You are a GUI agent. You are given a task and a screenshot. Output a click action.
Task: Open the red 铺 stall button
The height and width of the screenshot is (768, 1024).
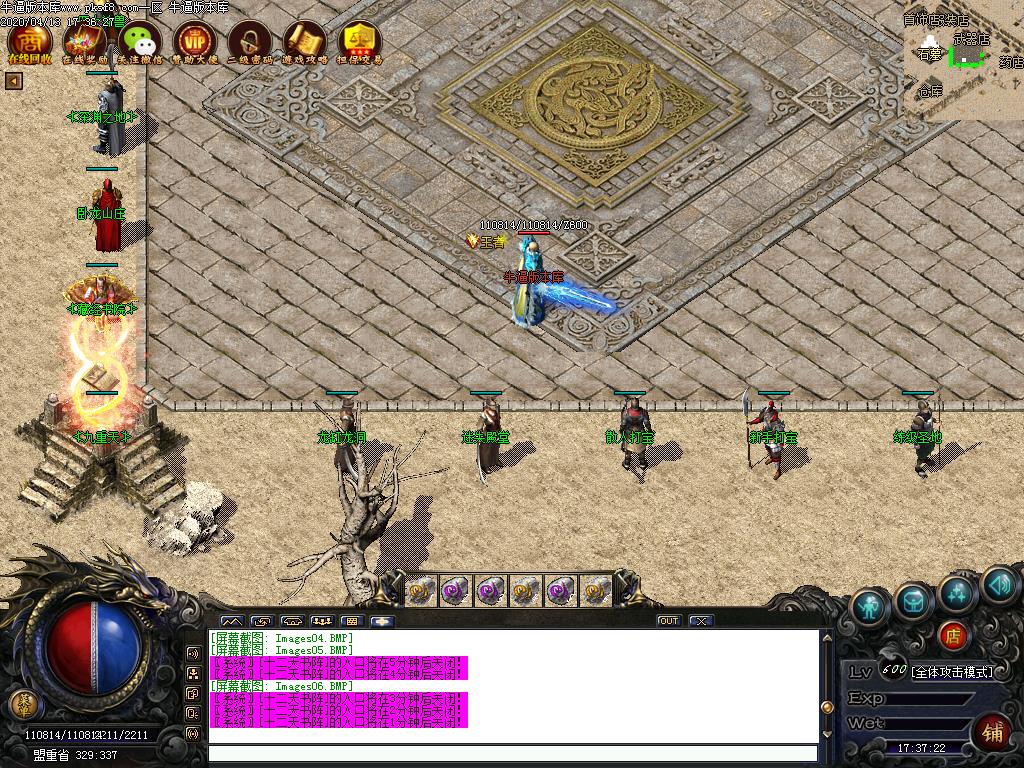coord(992,731)
